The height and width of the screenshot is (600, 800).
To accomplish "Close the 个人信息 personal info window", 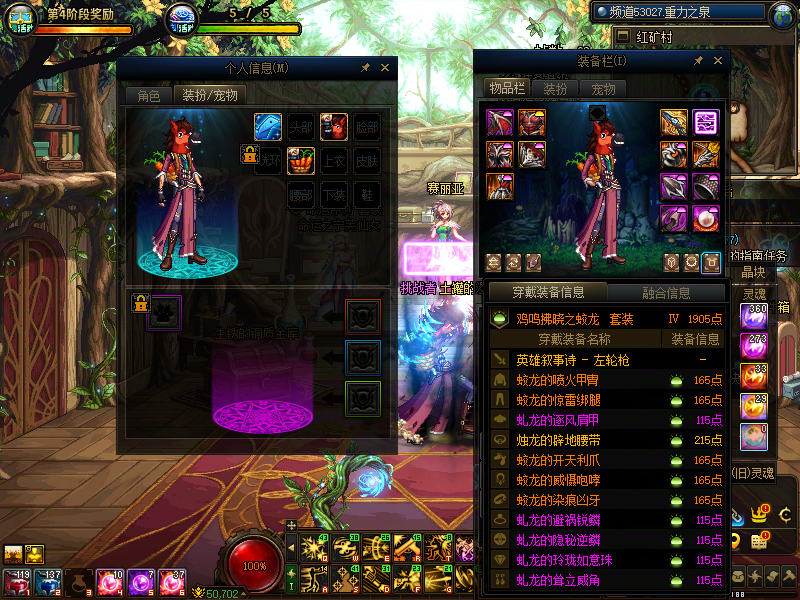I will click(x=385, y=68).
